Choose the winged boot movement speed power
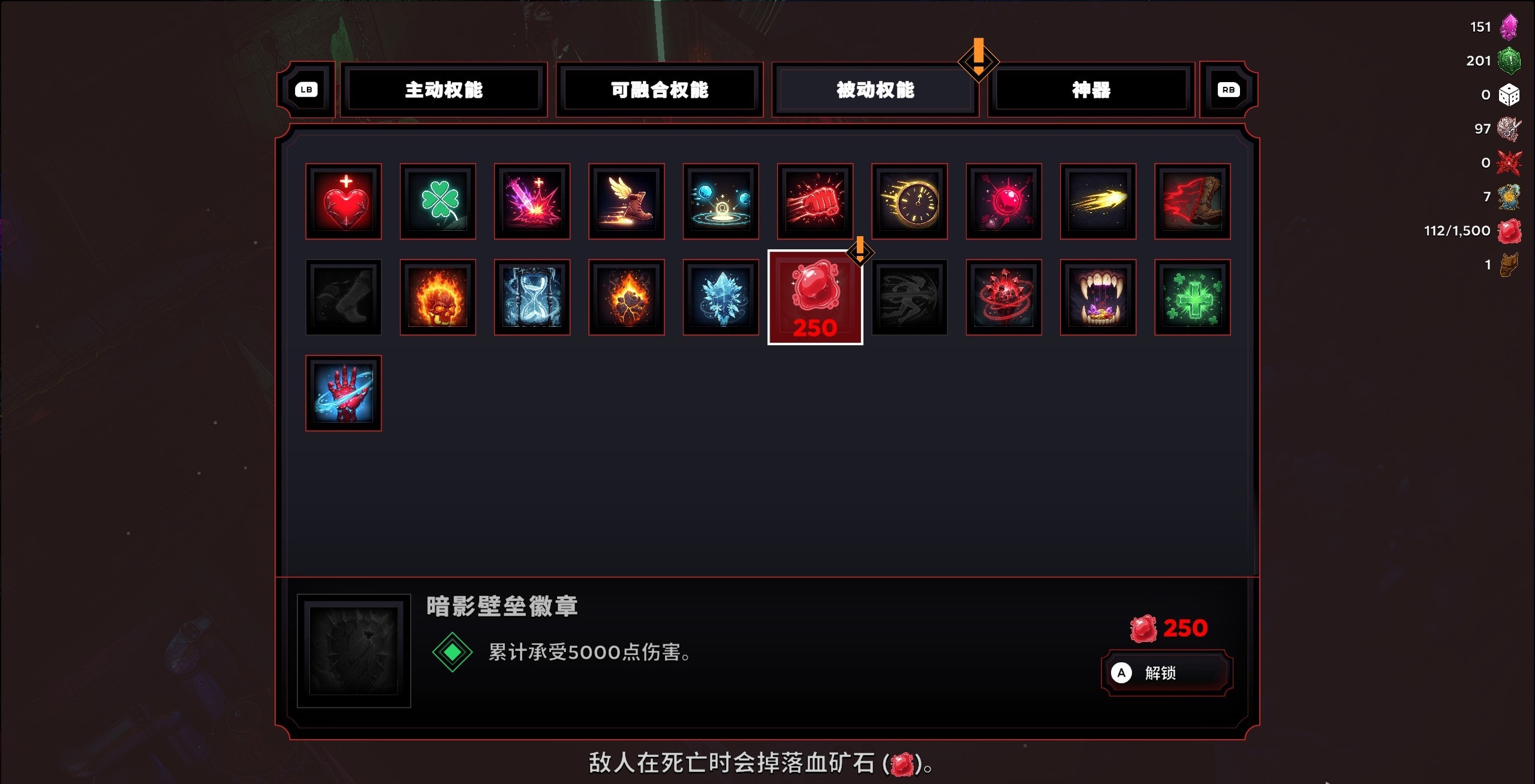 (x=627, y=201)
